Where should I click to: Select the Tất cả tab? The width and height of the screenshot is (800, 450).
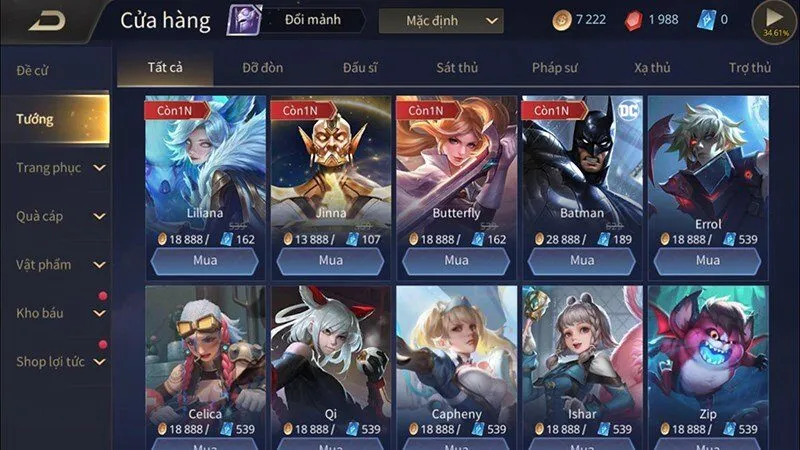166,68
